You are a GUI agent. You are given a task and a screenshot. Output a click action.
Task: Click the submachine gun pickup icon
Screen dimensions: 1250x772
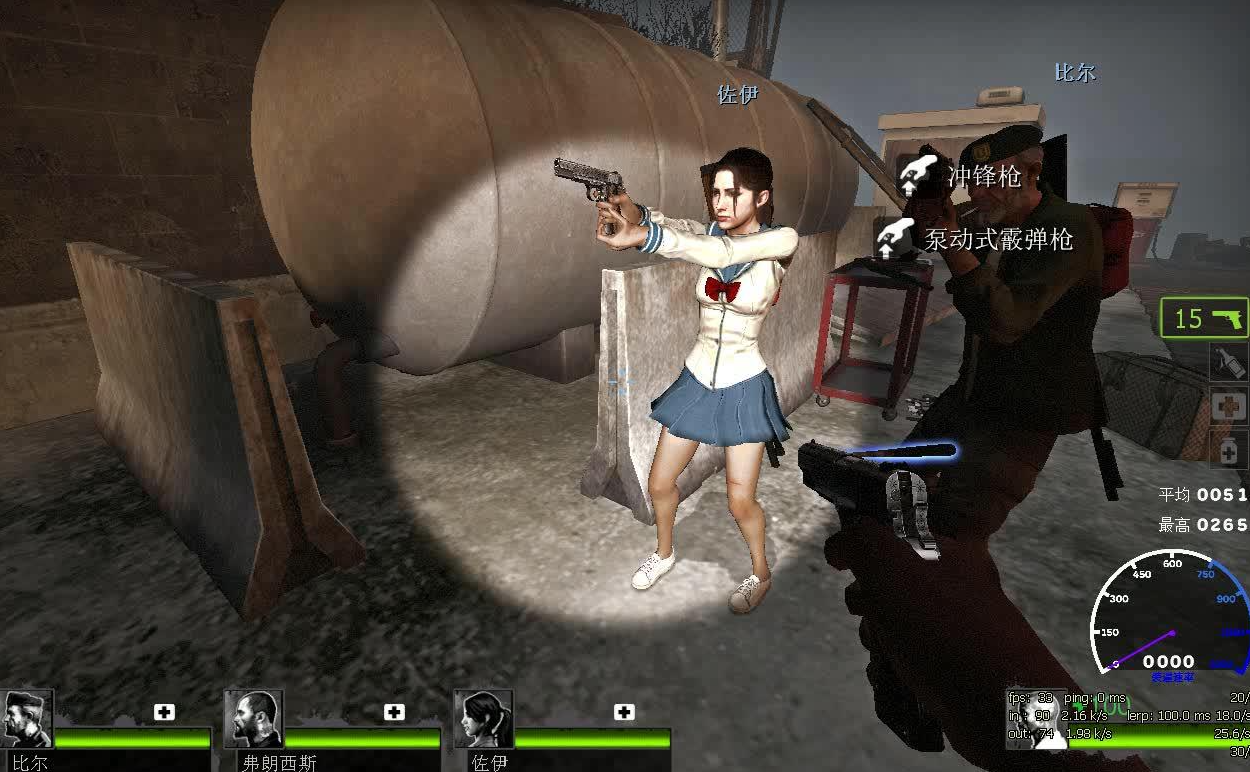[x=910, y=177]
